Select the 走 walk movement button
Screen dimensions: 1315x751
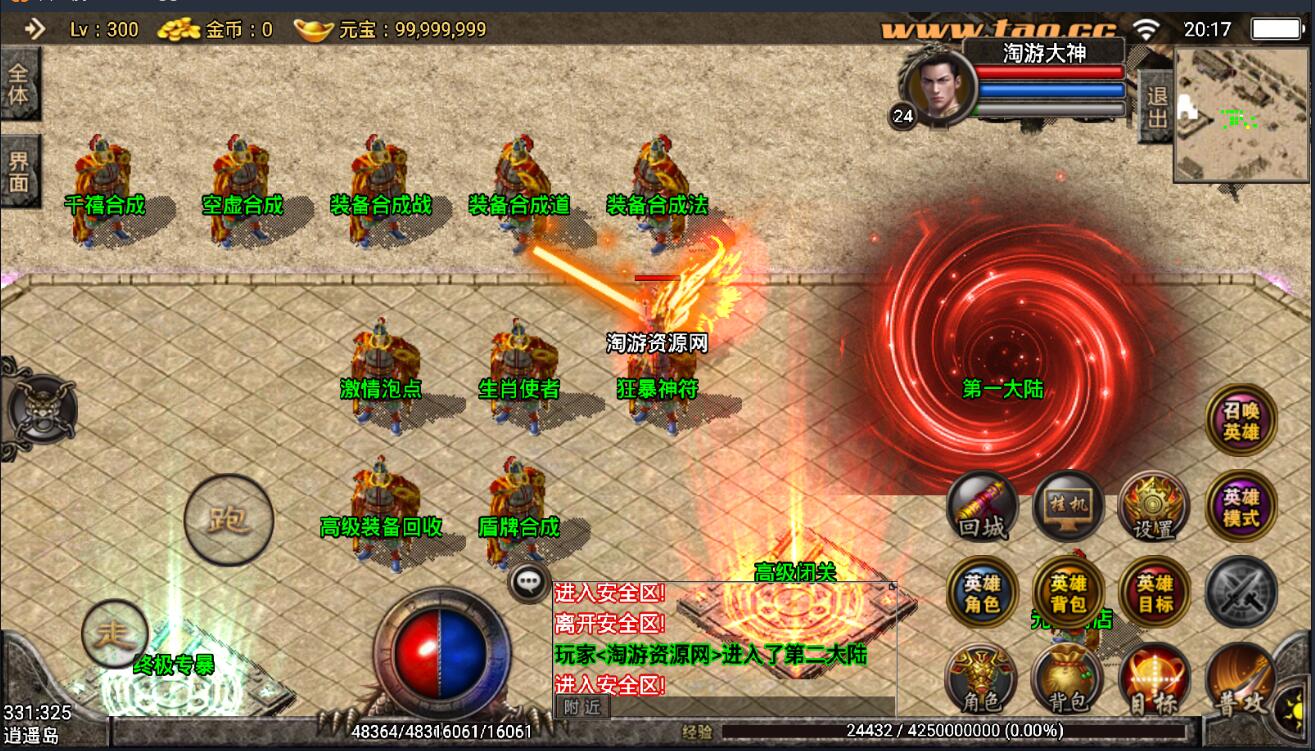pyautogui.click(x=115, y=632)
